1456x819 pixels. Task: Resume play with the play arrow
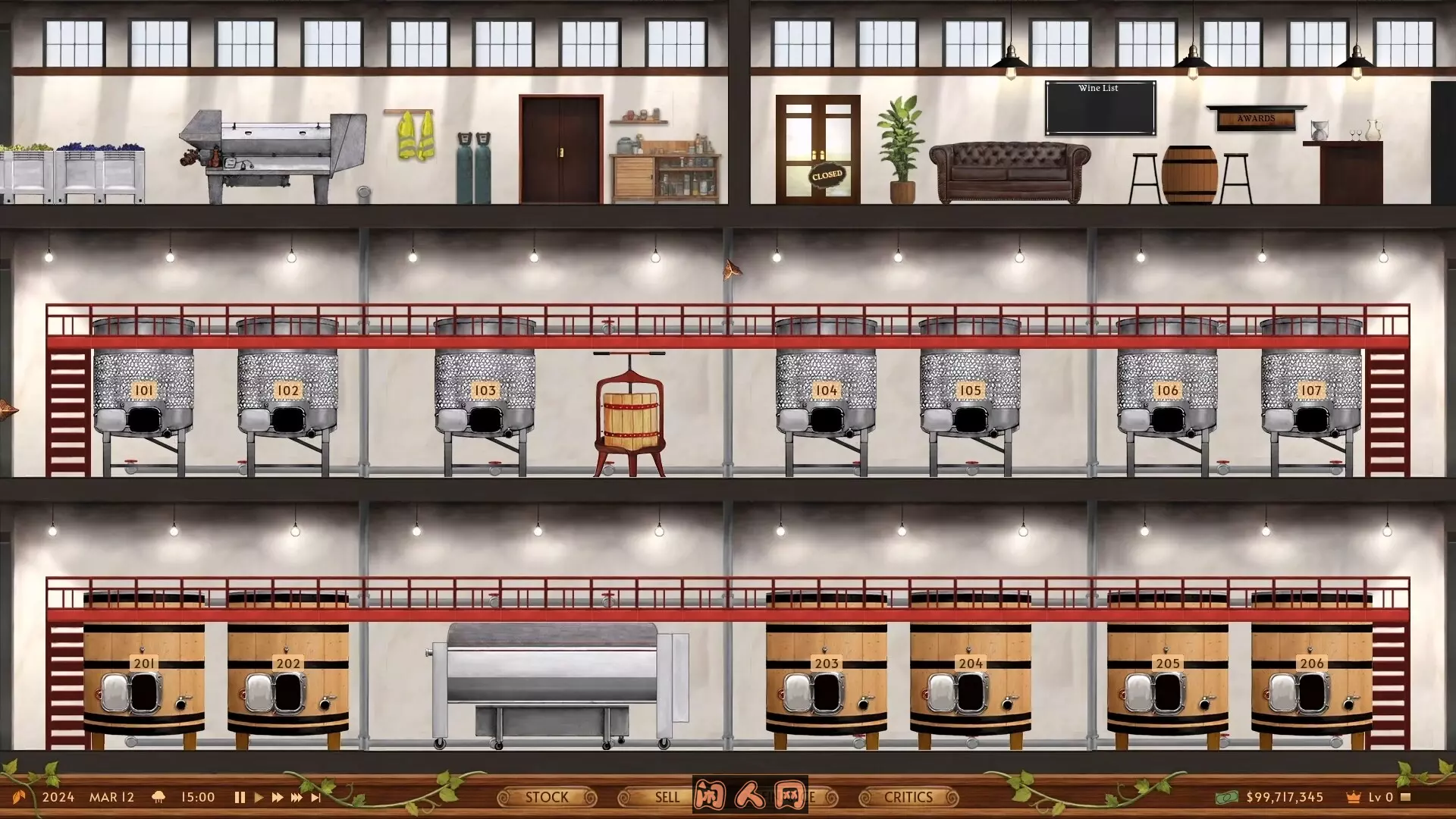pos(259,797)
